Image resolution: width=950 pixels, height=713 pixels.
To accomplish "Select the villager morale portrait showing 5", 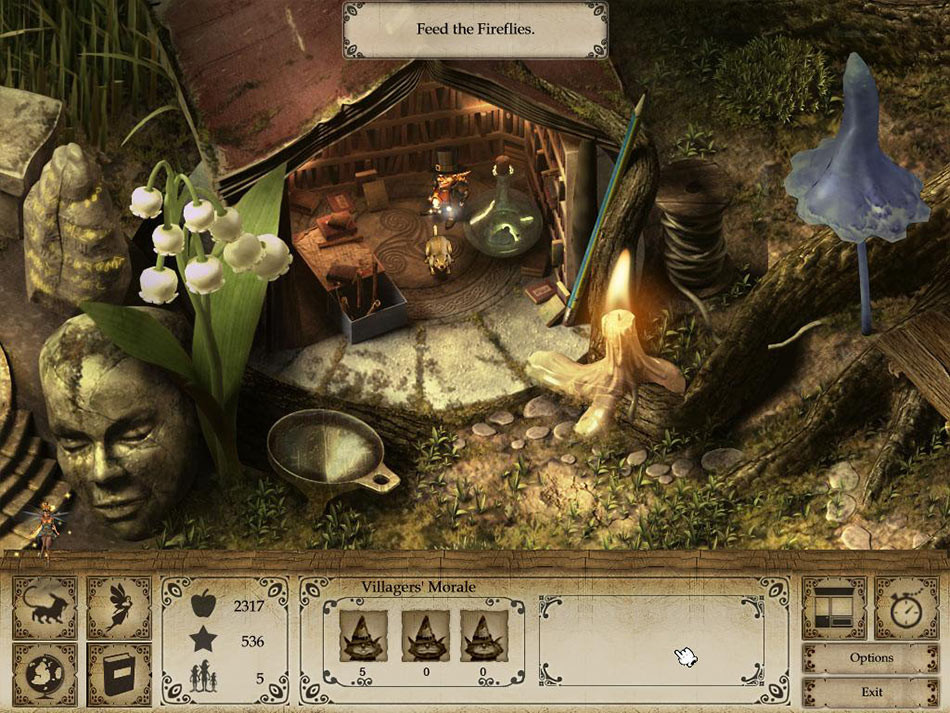I will [x=363, y=636].
